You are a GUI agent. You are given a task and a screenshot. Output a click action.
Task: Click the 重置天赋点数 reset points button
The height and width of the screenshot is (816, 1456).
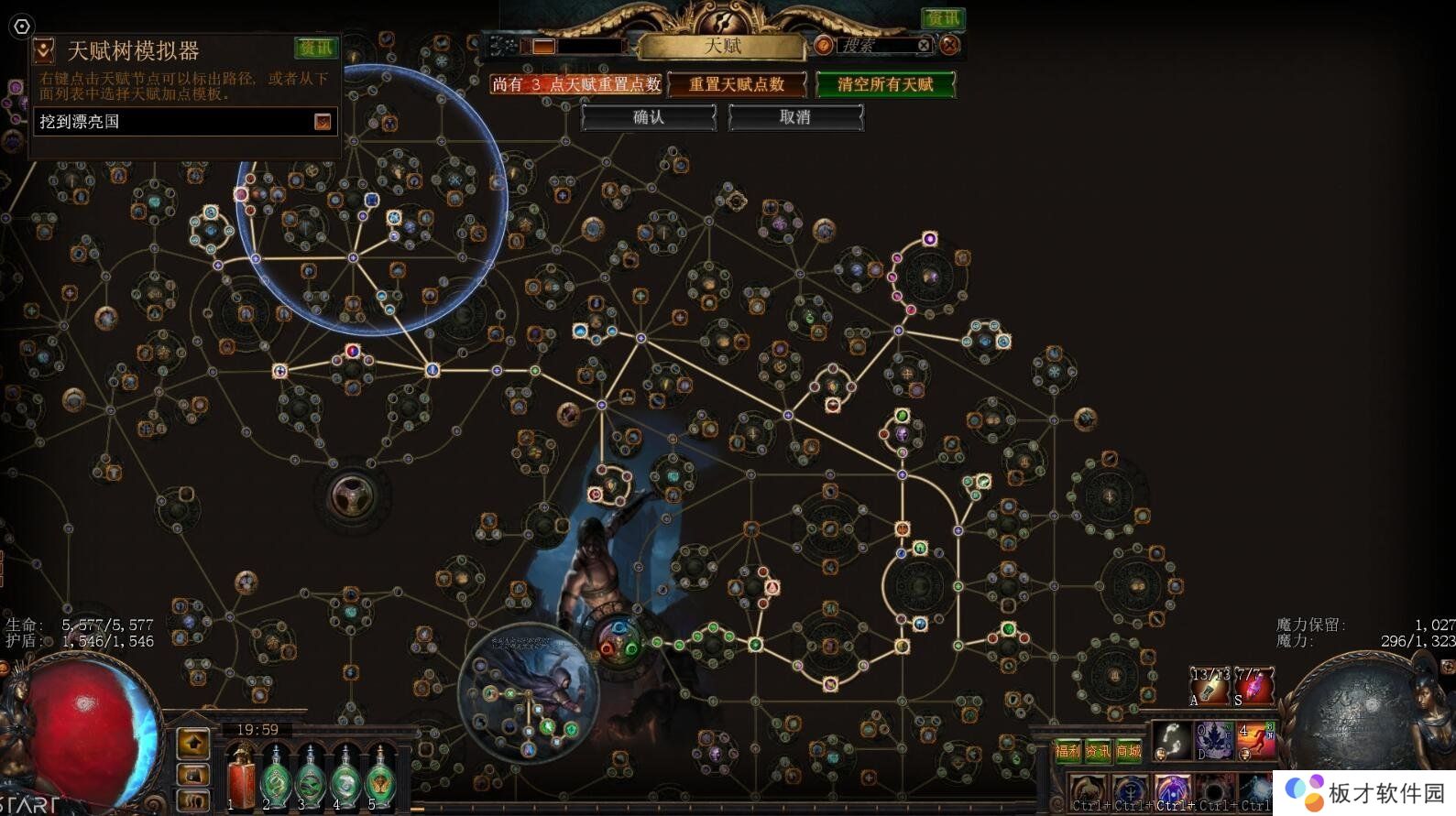pyautogui.click(x=737, y=84)
